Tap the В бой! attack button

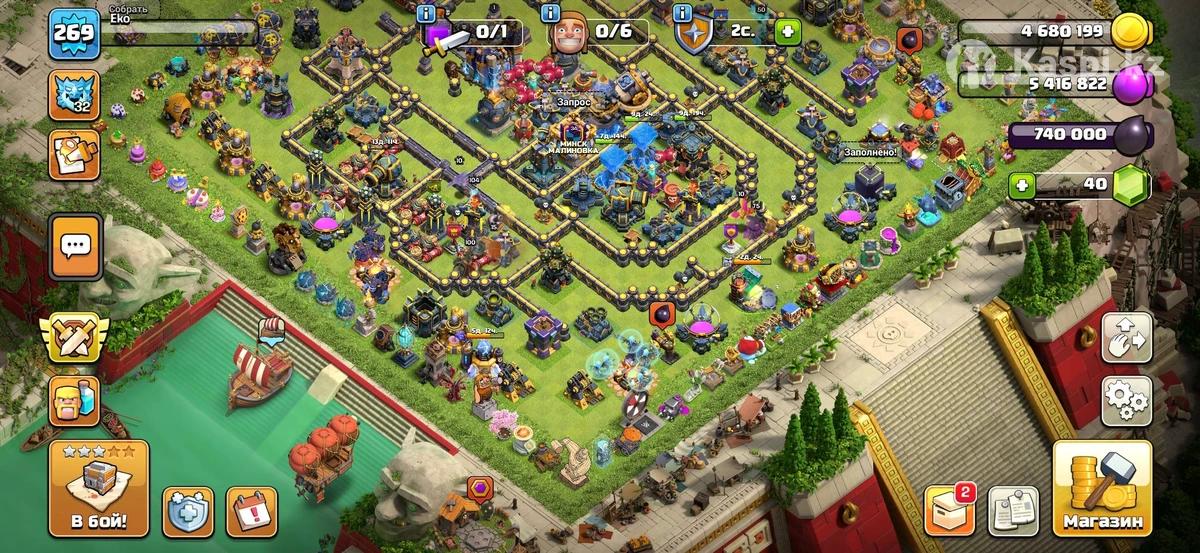point(98,491)
